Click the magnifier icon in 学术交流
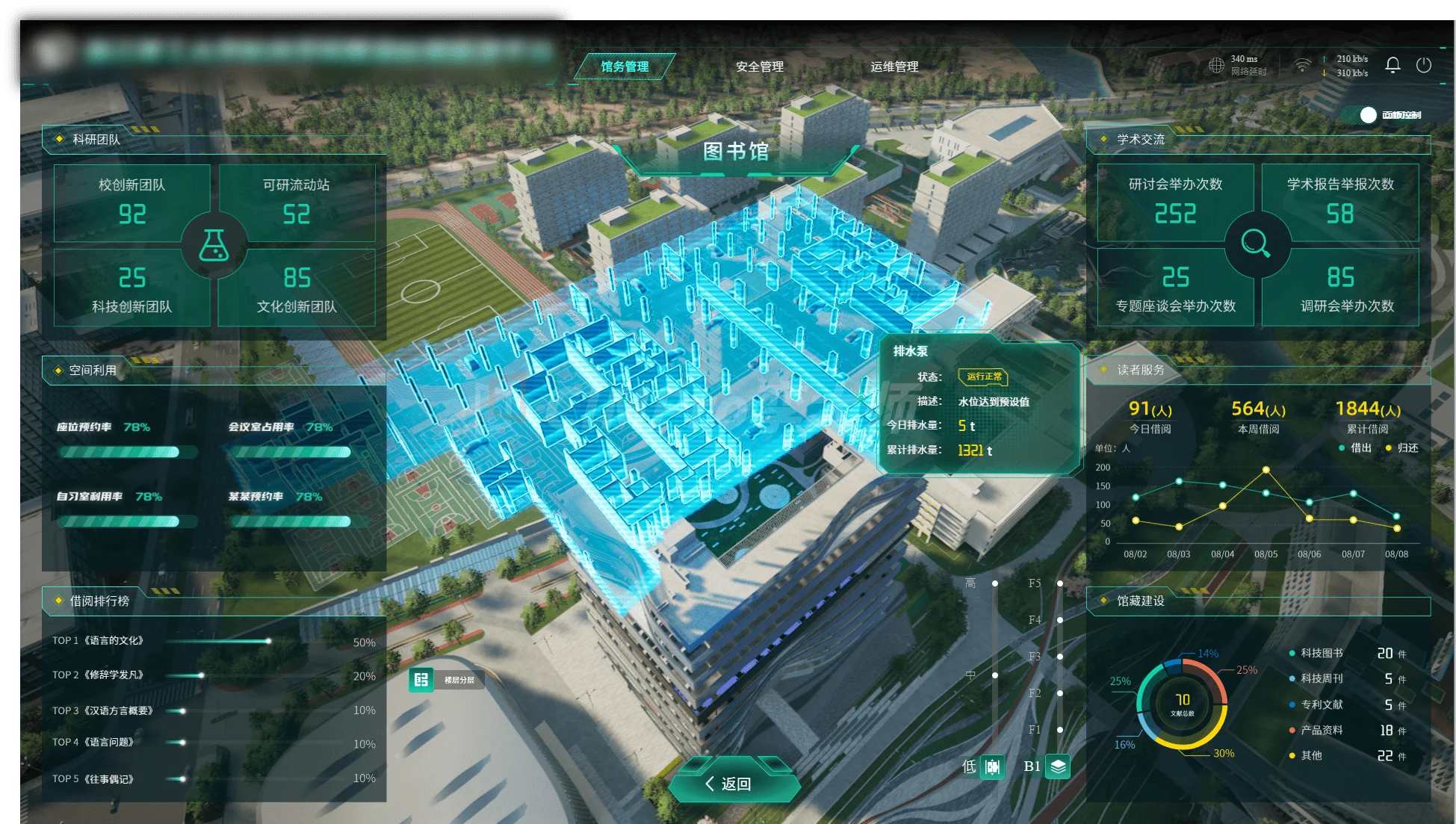The image size is (1456, 824). [x=1257, y=244]
